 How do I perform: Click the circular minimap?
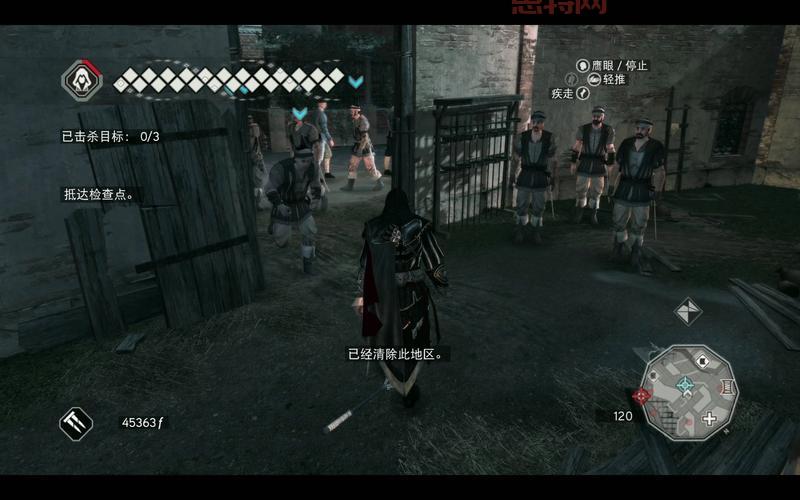[690, 392]
